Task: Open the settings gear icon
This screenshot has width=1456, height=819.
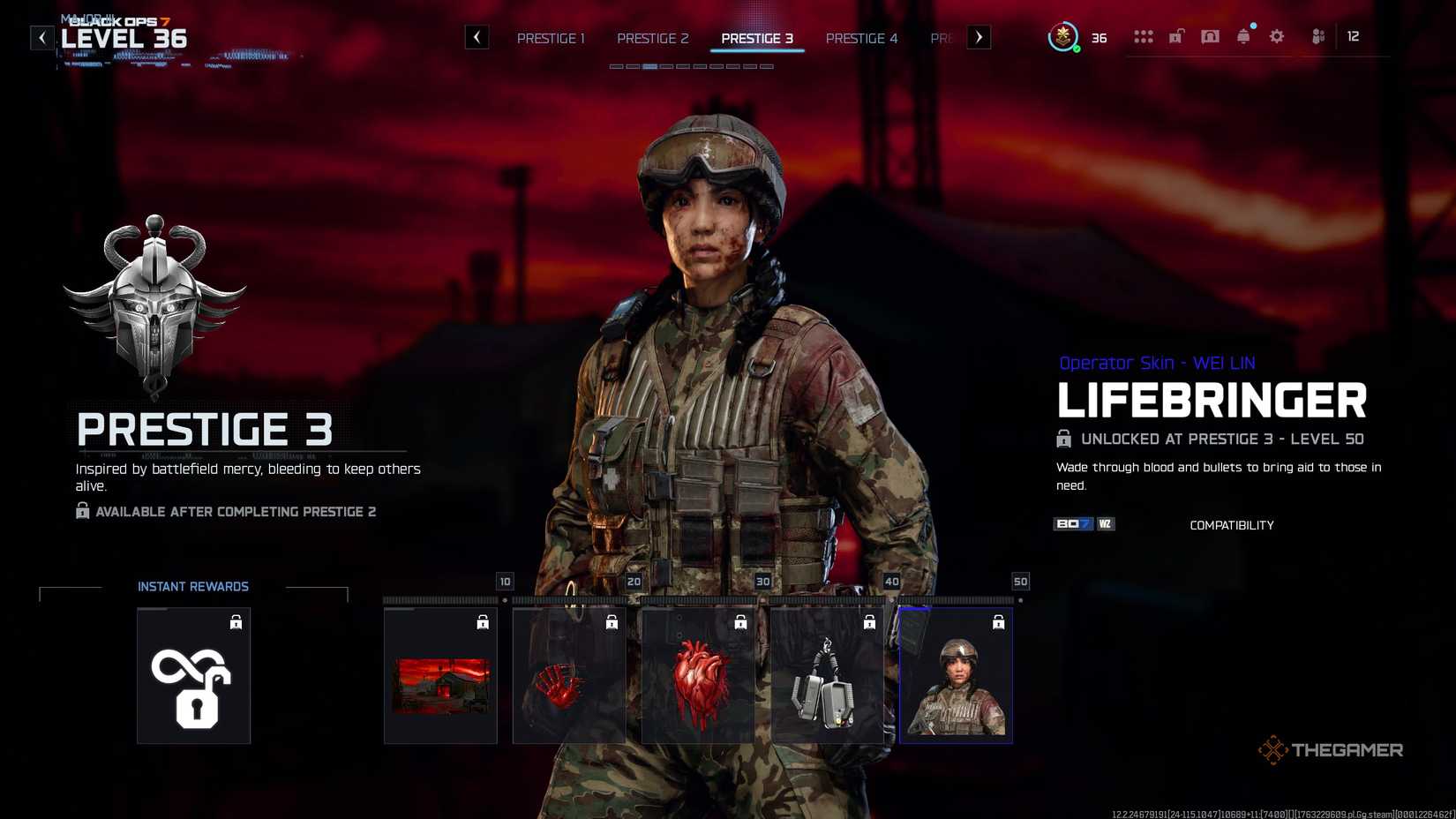Action: pos(1276,36)
